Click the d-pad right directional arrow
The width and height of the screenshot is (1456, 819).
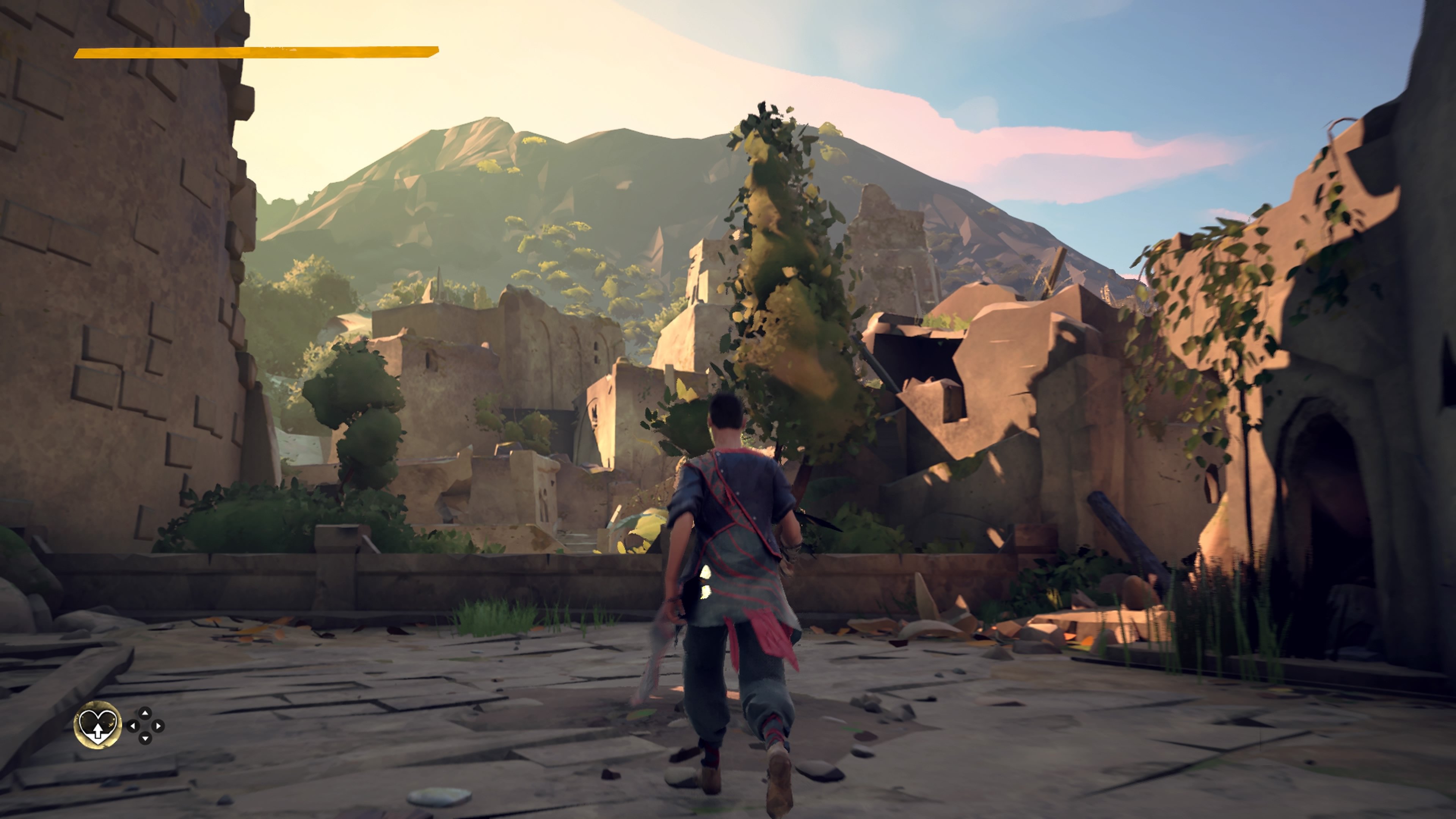[158, 726]
